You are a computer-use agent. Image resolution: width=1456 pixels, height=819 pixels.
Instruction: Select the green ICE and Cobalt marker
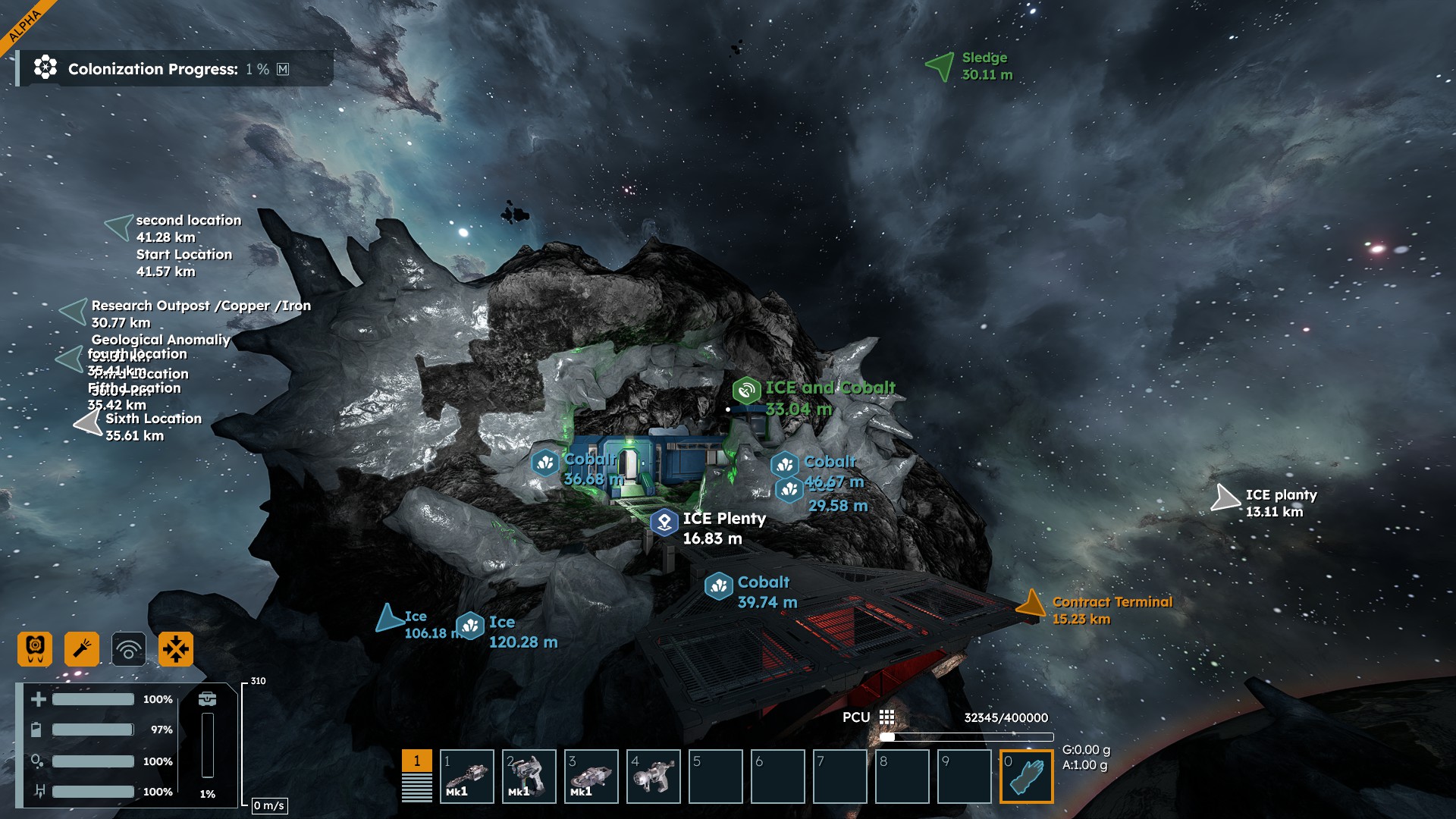[x=746, y=391]
